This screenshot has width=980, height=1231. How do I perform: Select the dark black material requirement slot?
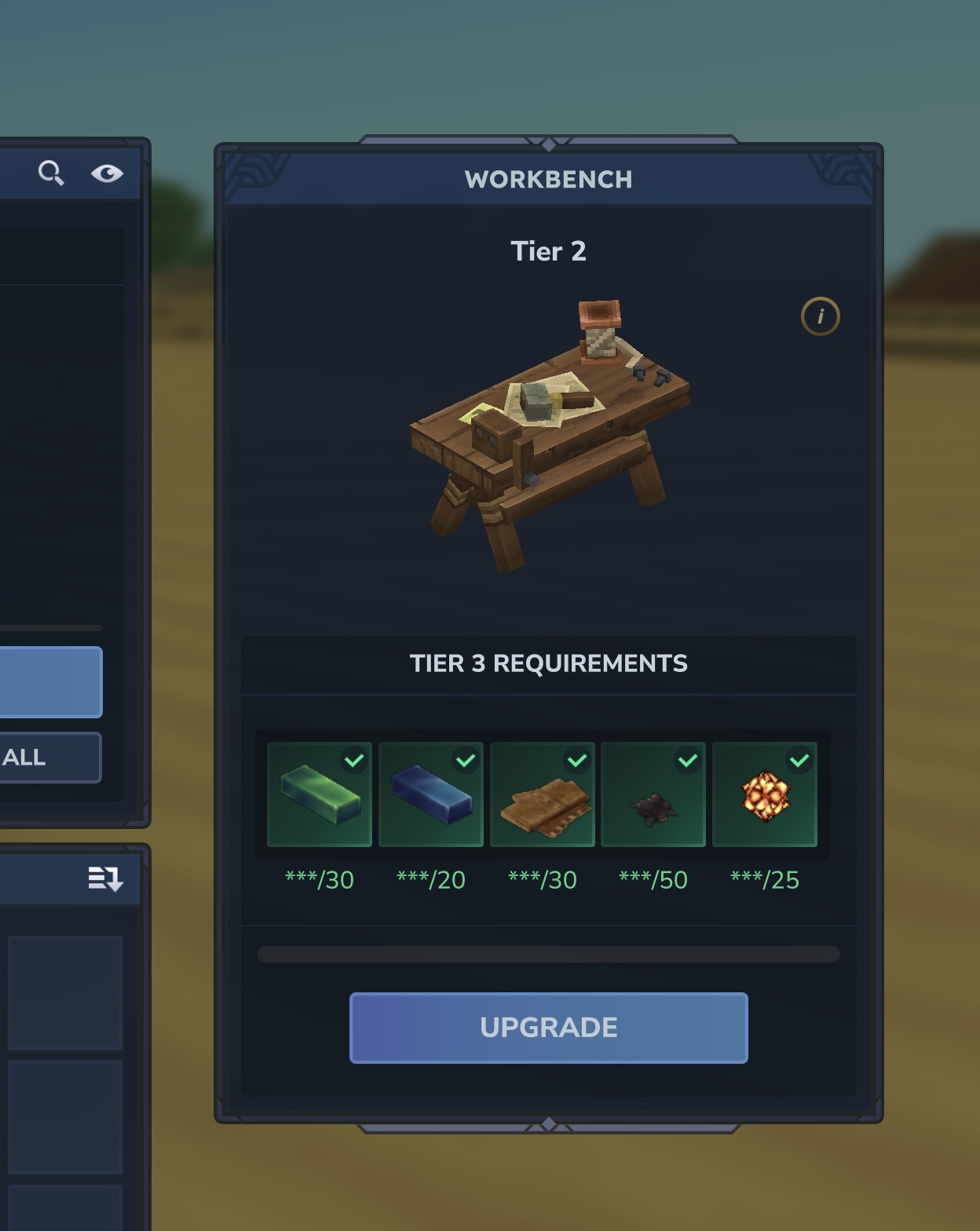pos(653,794)
